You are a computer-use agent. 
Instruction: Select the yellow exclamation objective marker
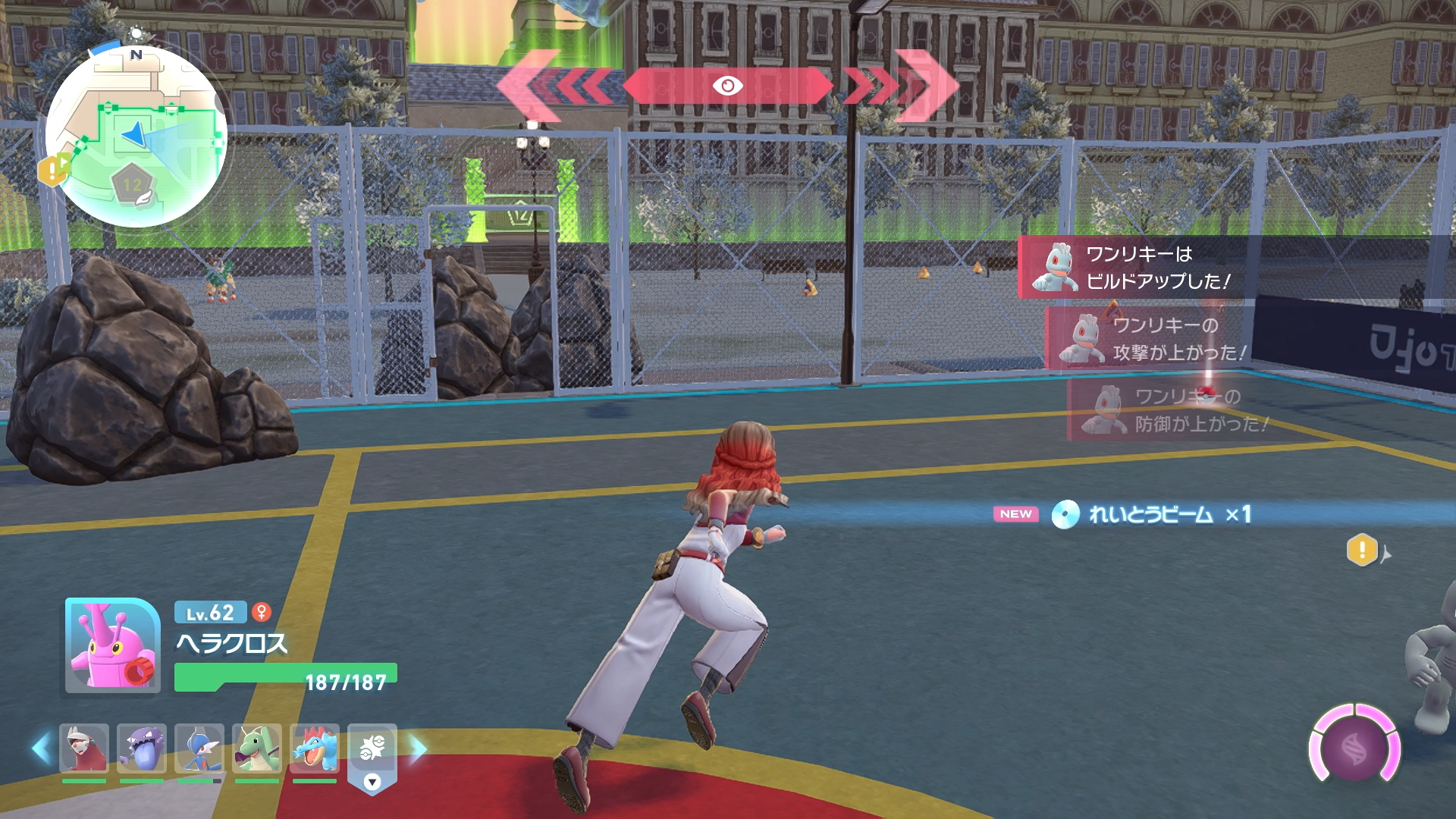[1362, 550]
